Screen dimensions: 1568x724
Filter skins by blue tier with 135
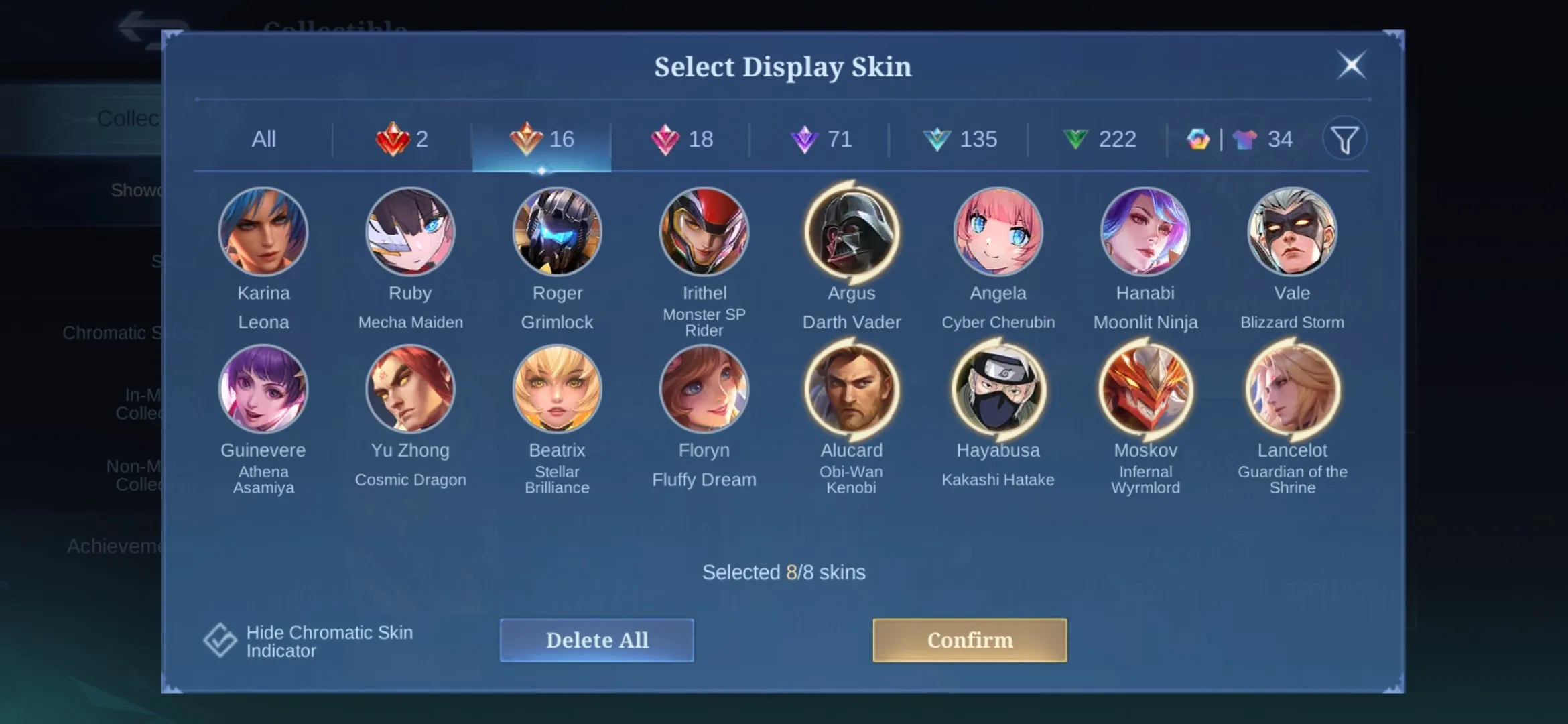(x=962, y=139)
